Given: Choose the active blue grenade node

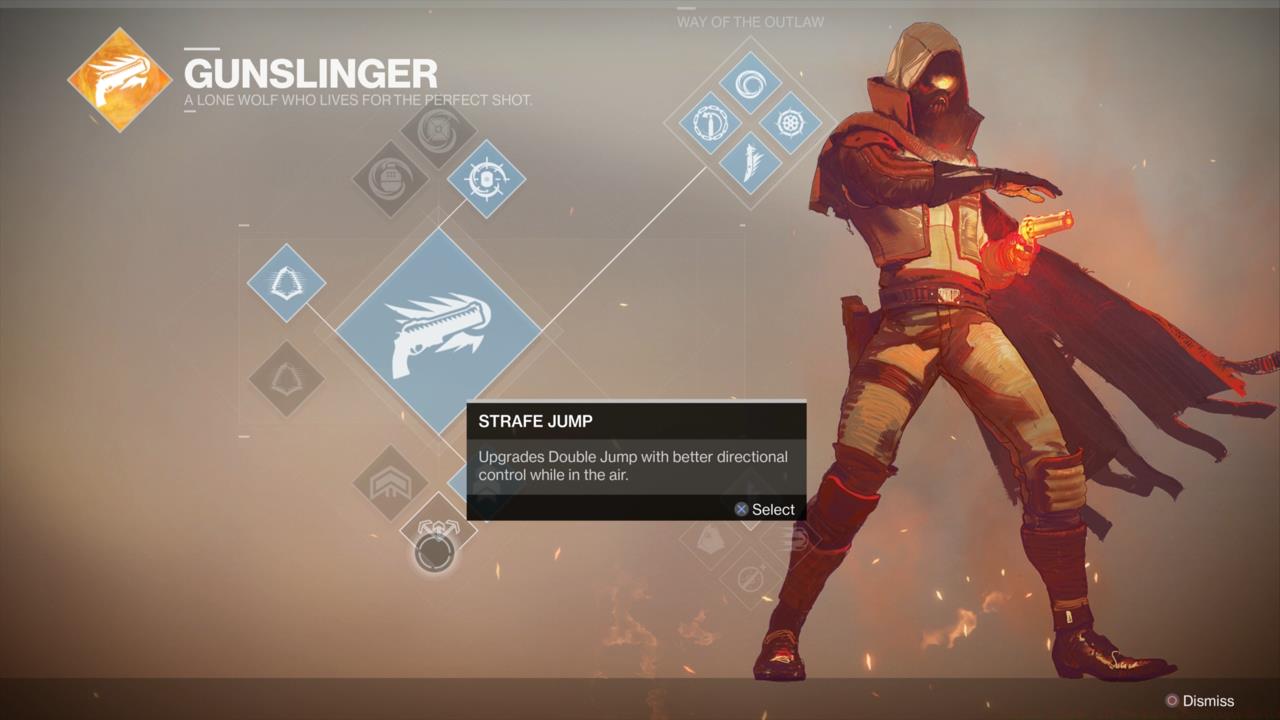Looking at the screenshot, I should (486, 179).
